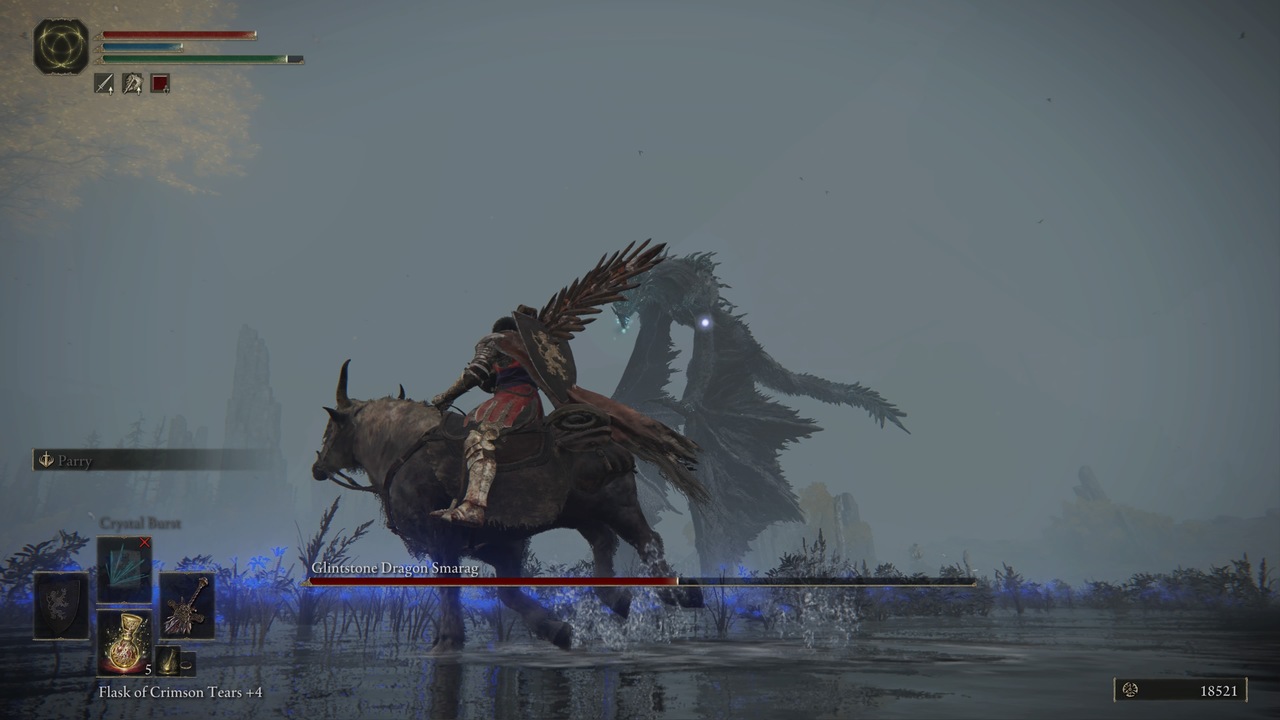1280x720 pixels.
Task: Select the armed sword stance icon
Action: pos(103,84)
